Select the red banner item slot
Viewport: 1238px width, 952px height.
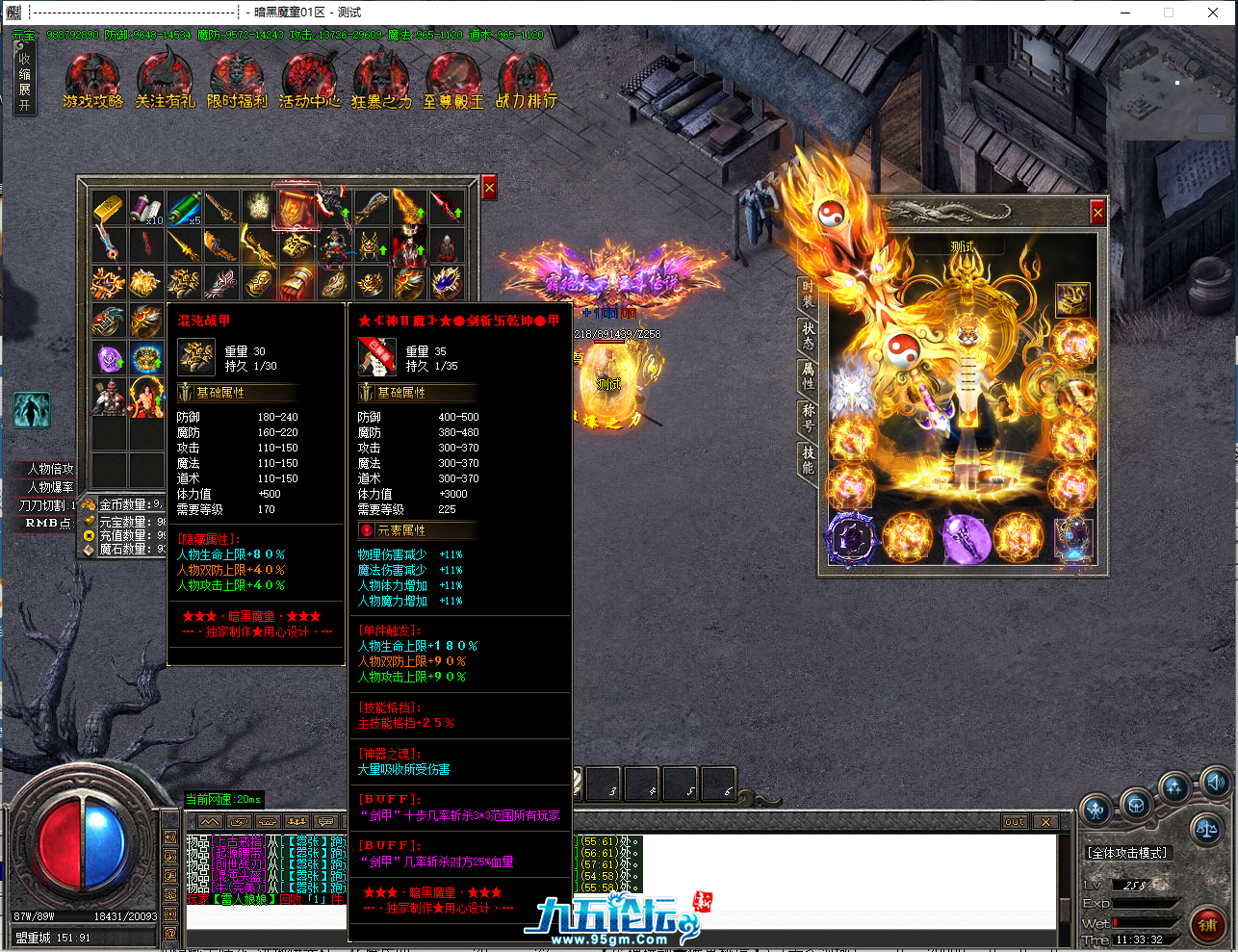296,208
